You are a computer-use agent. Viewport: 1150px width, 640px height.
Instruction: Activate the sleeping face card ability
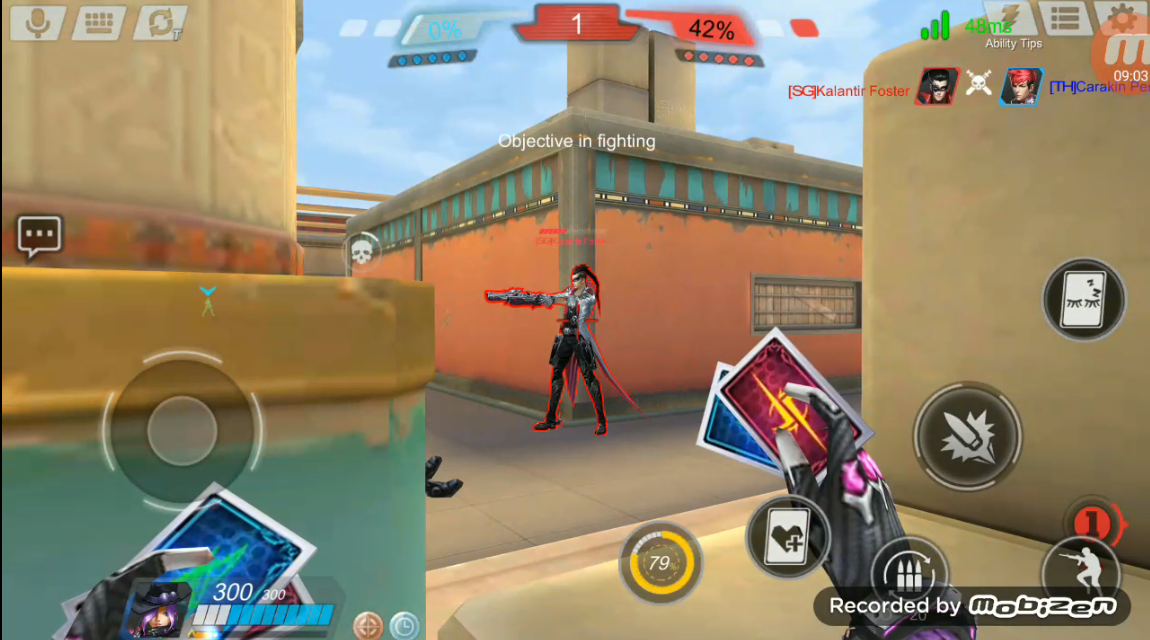click(x=1084, y=300)
